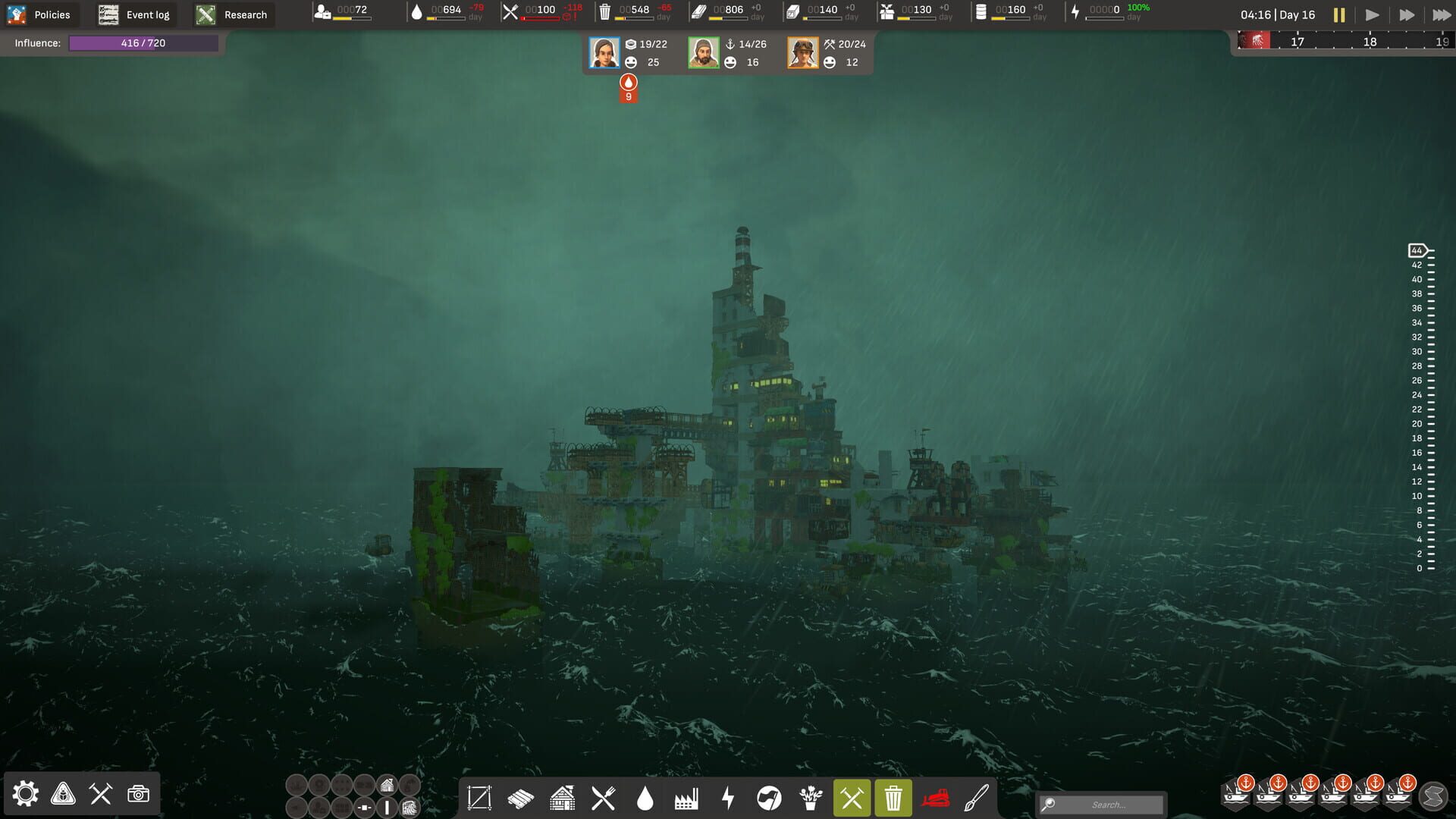Open the Event log
Screen dimensions: 1456x819
coord(133,14)
